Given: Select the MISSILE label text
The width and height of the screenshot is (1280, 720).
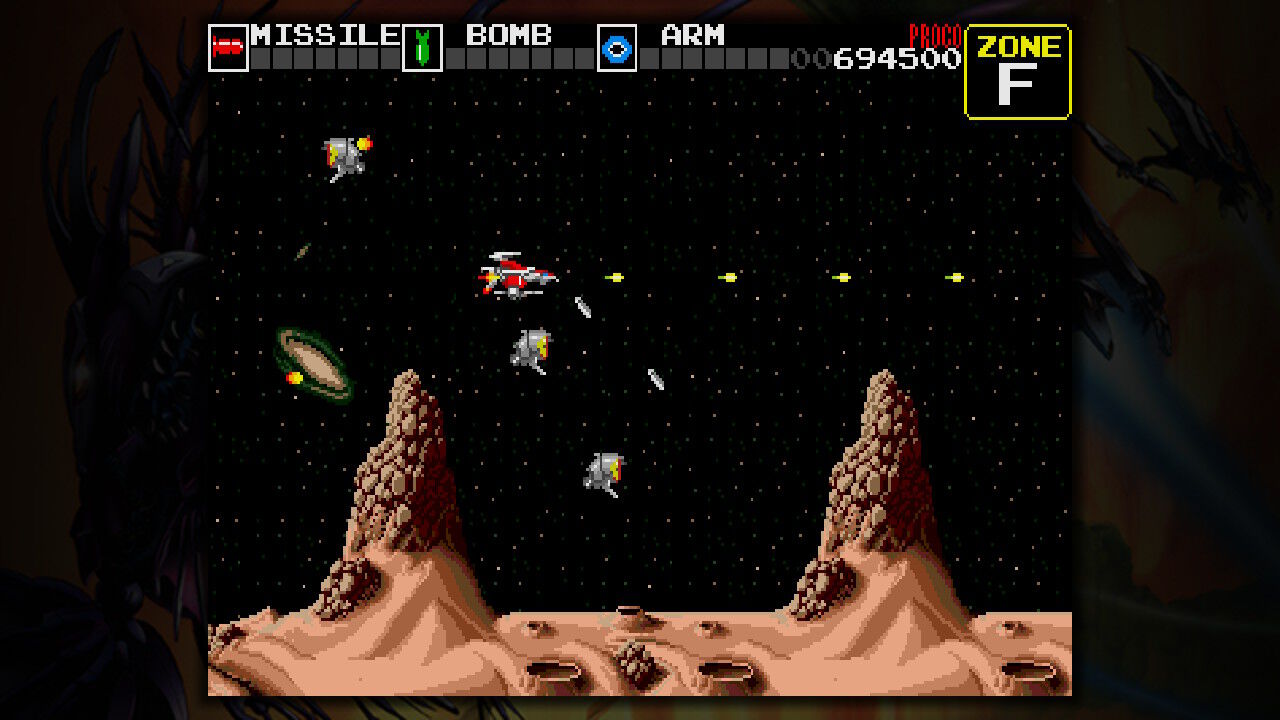Looking at the screenshot, I should [318, 34].
